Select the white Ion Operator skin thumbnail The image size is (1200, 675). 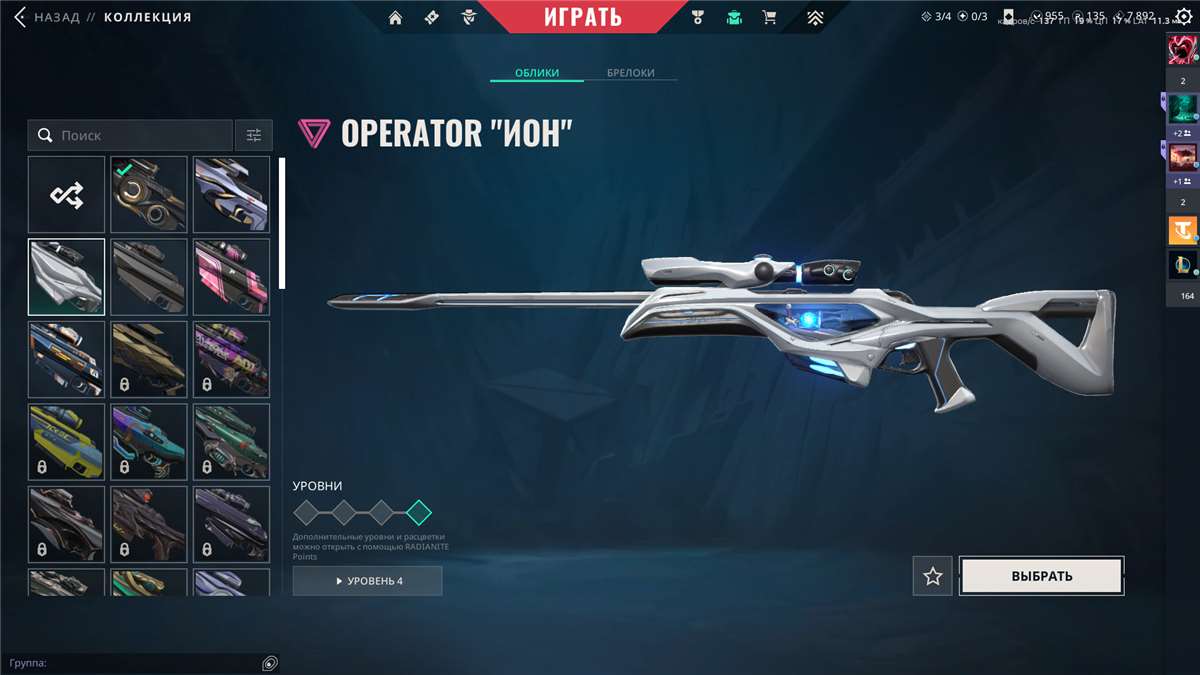point(66,277)
